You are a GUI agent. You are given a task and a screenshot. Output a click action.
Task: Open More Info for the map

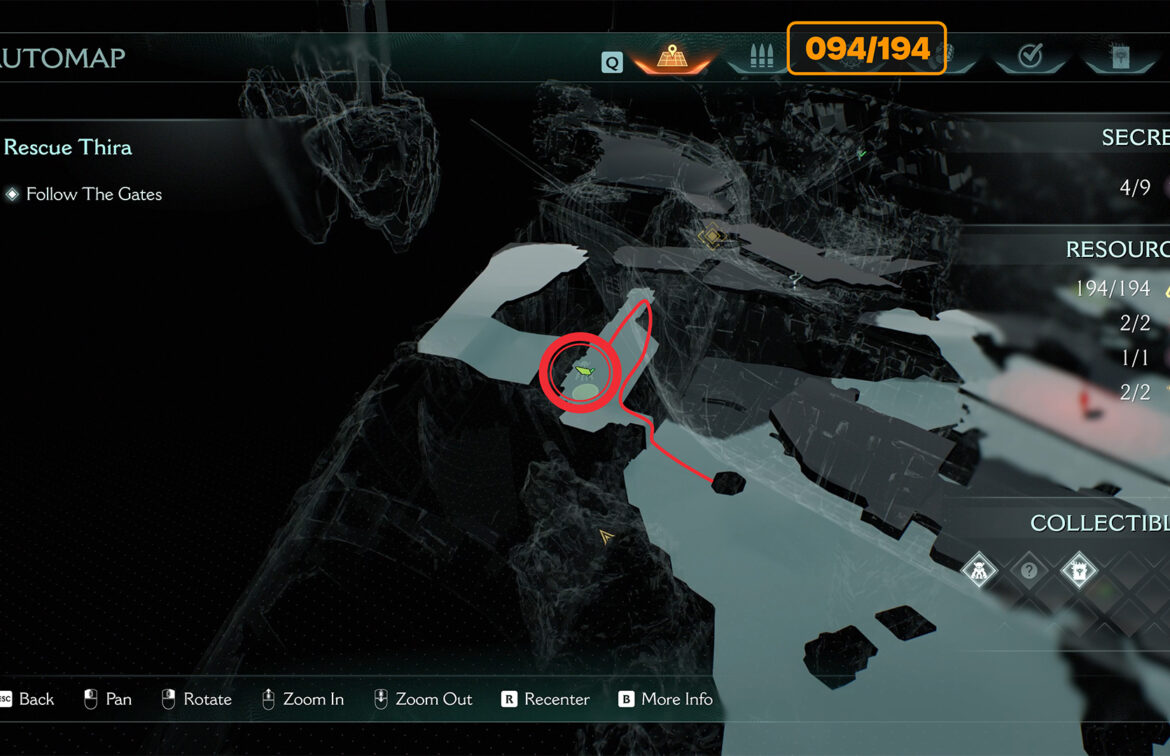click(x=666, y=699)
